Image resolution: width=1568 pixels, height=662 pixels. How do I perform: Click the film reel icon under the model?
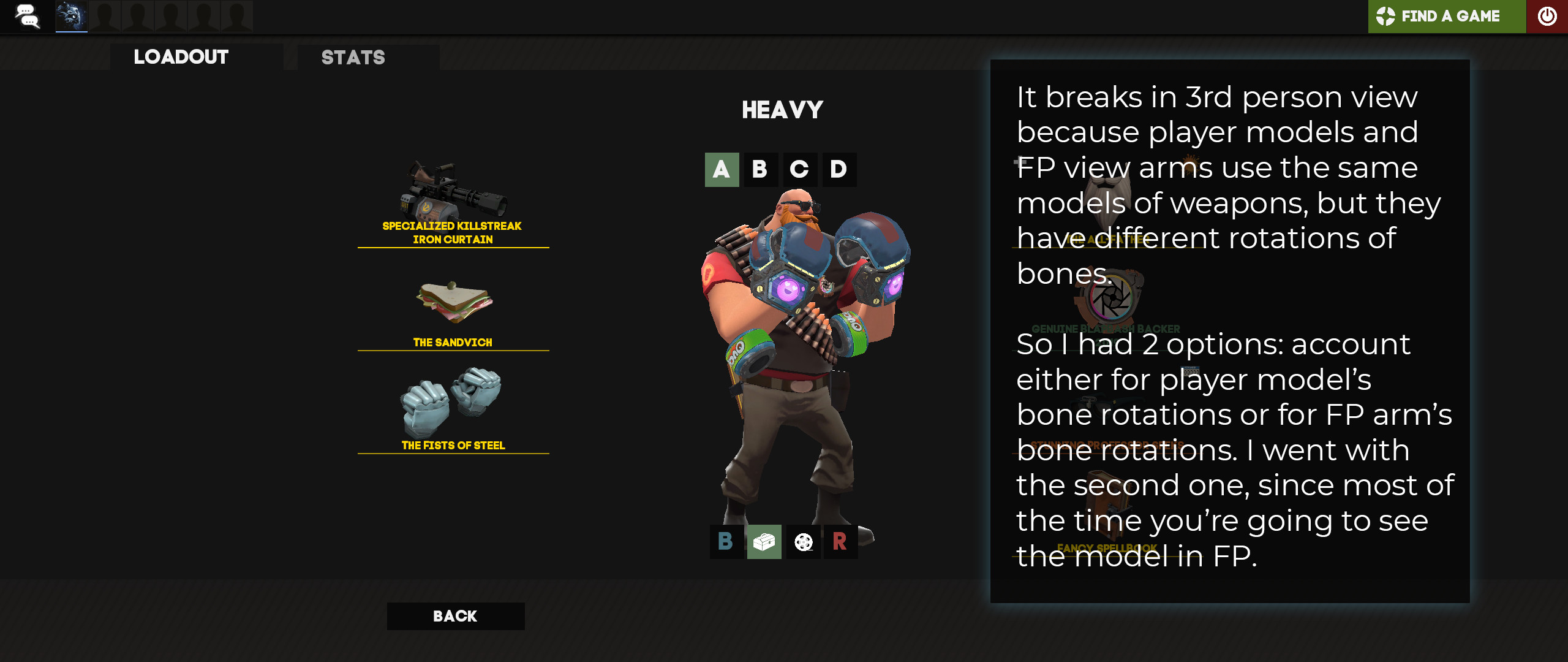[x=802, y=542]
